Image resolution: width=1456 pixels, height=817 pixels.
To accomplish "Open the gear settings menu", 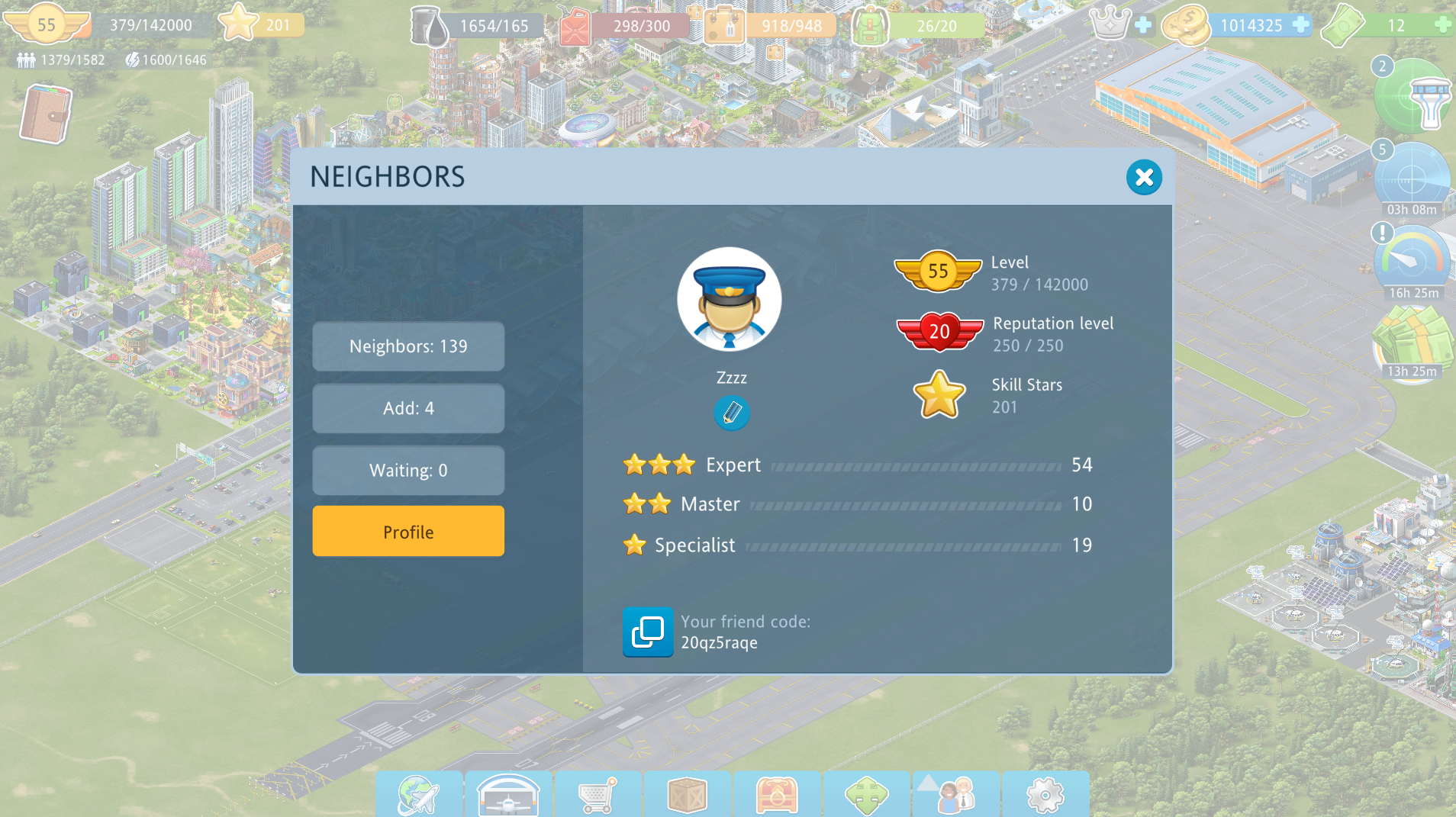I will click(1045, 795).
